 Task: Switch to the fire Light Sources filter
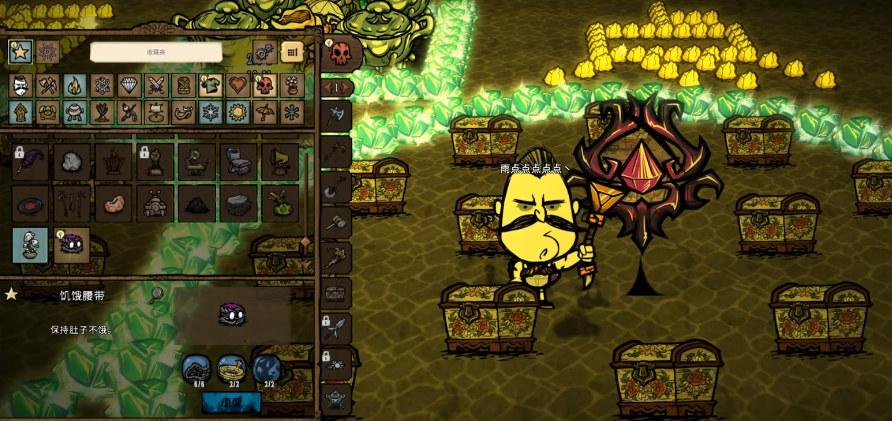point(74,86)
